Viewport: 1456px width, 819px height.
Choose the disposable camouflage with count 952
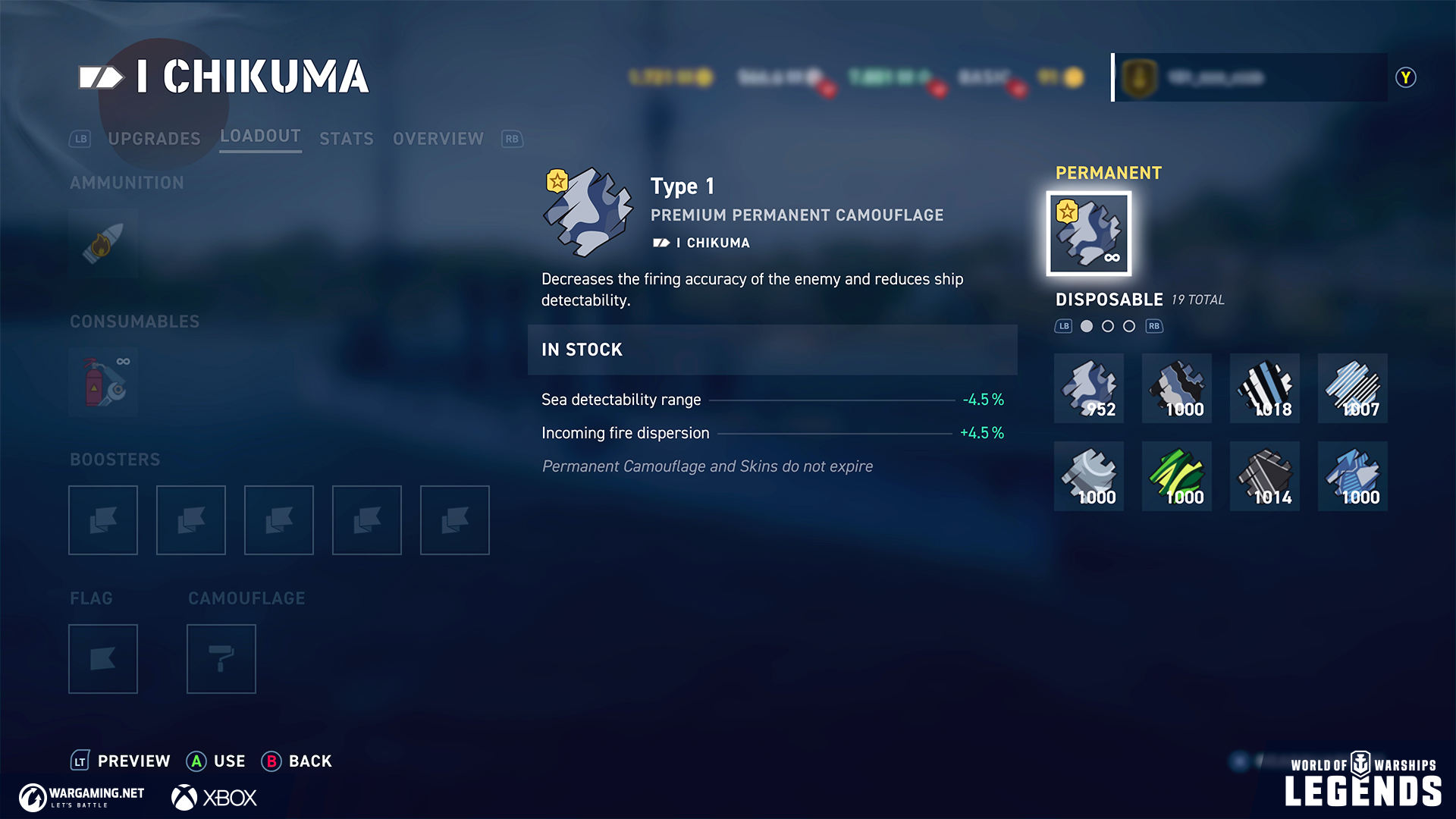tap(1089, 388)
